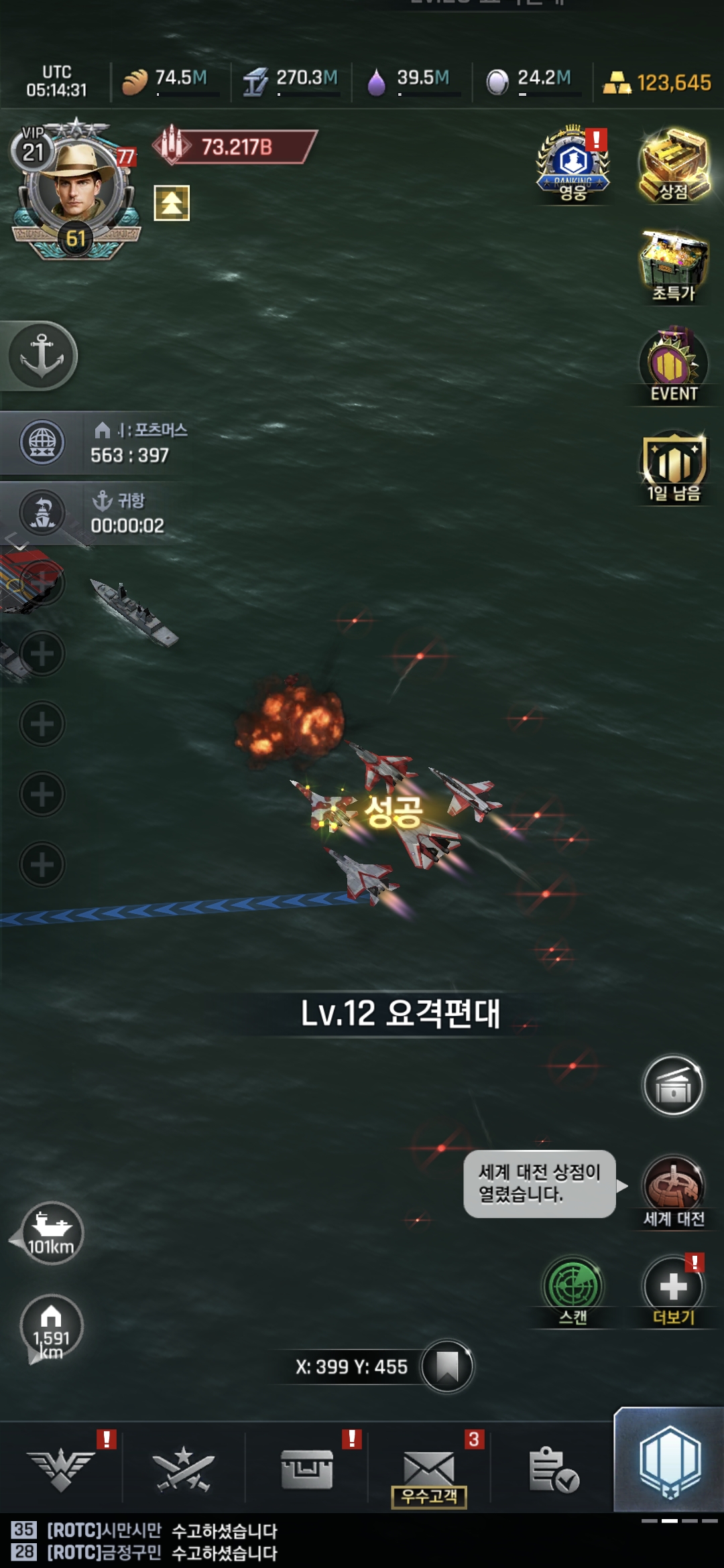Image resolution: width=724 pixels, height=1568 pixels.
Task: Open the chat messages bar
Action: pyautogui.click(x=268, y=1541)
